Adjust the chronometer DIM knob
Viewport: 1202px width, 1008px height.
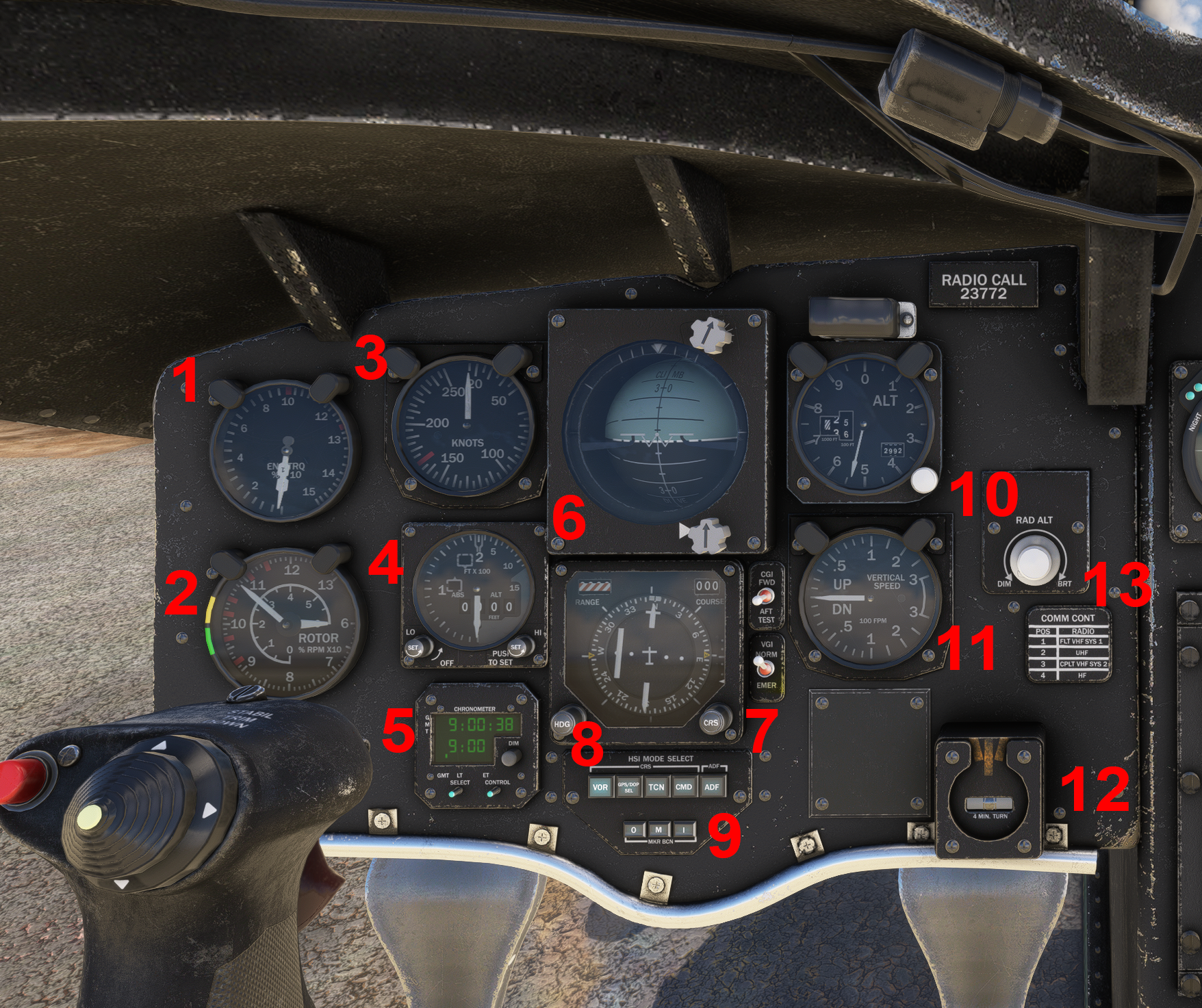click(509, 758)
